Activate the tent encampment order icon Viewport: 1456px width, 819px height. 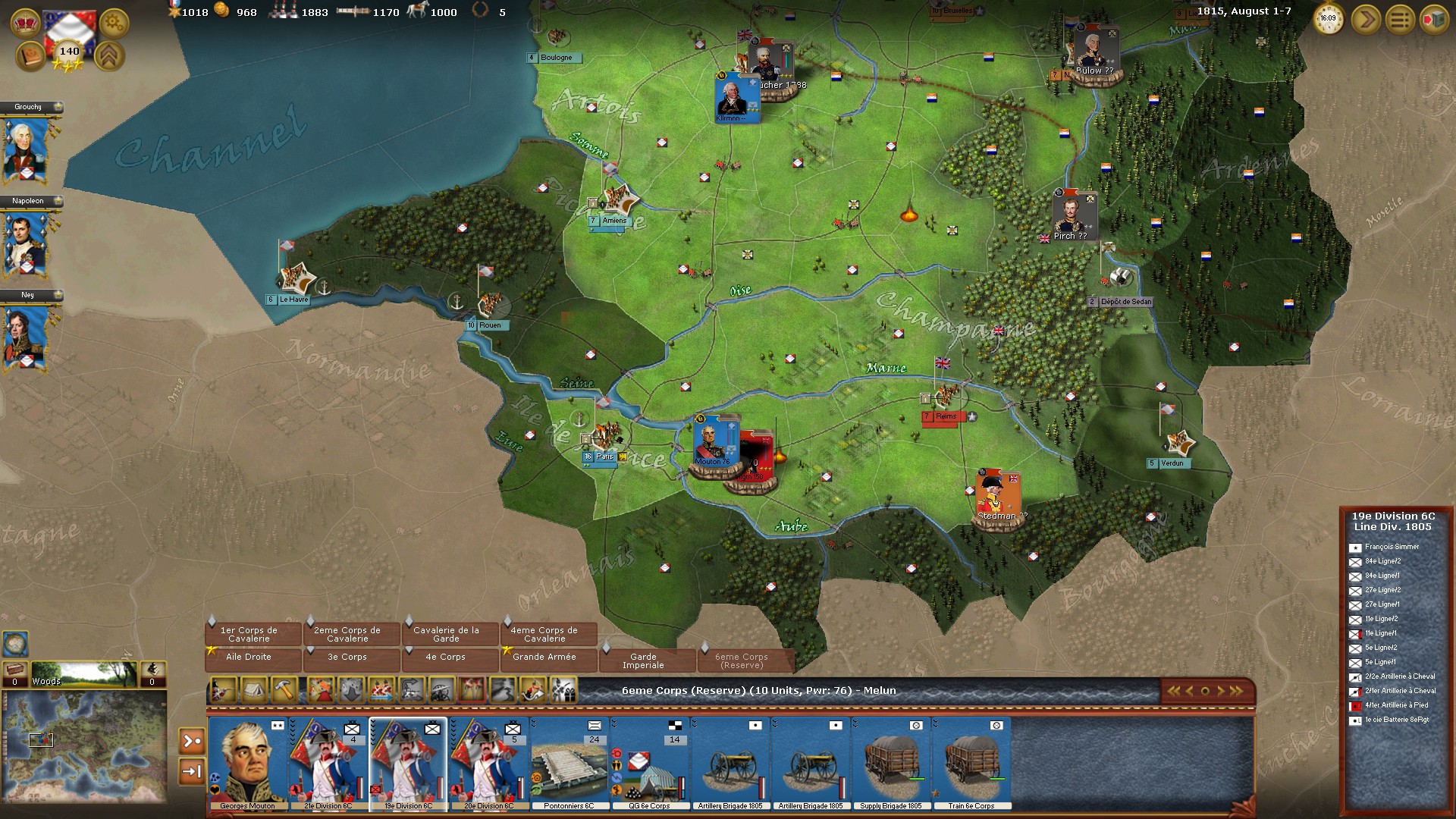click(x=253, y=691)
